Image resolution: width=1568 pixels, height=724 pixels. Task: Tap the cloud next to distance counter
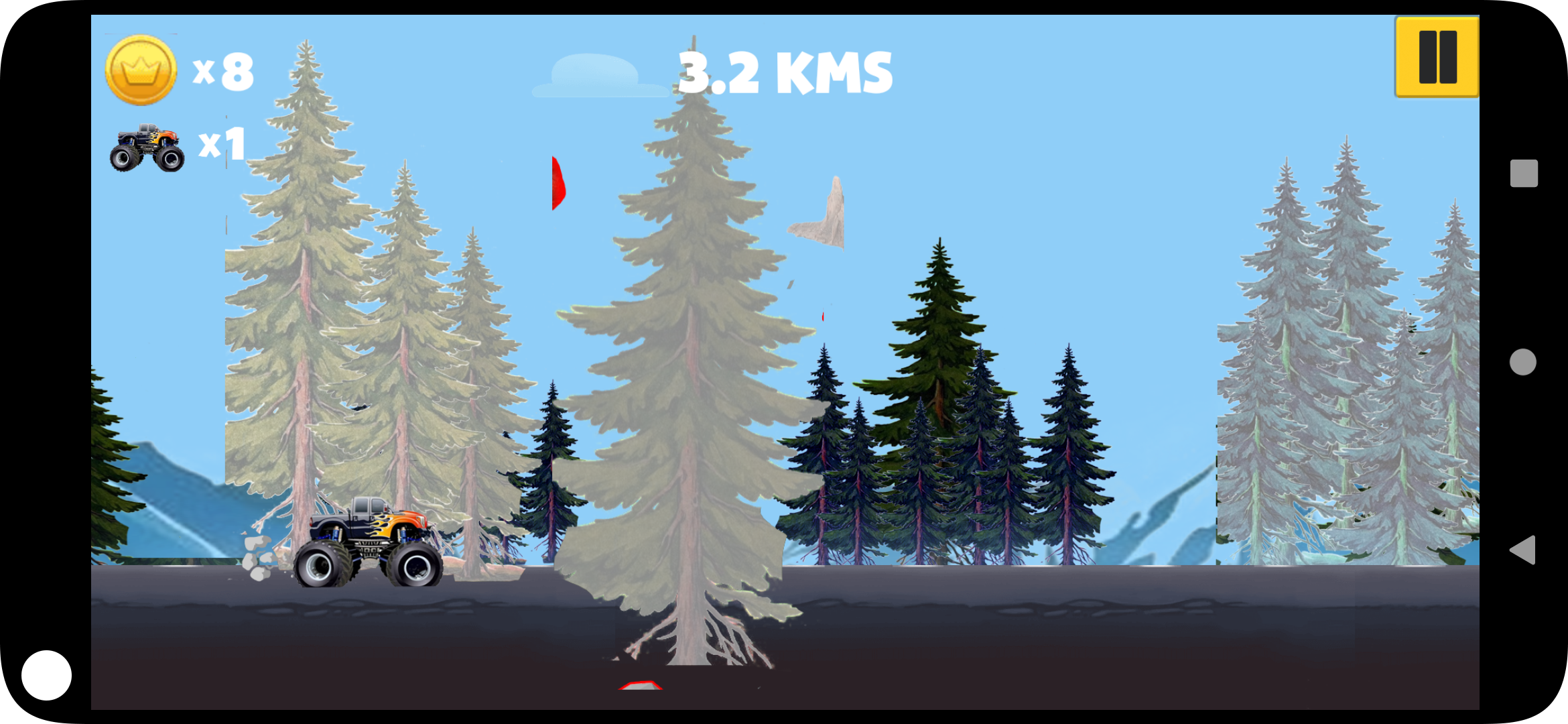(x=595, y=74)
